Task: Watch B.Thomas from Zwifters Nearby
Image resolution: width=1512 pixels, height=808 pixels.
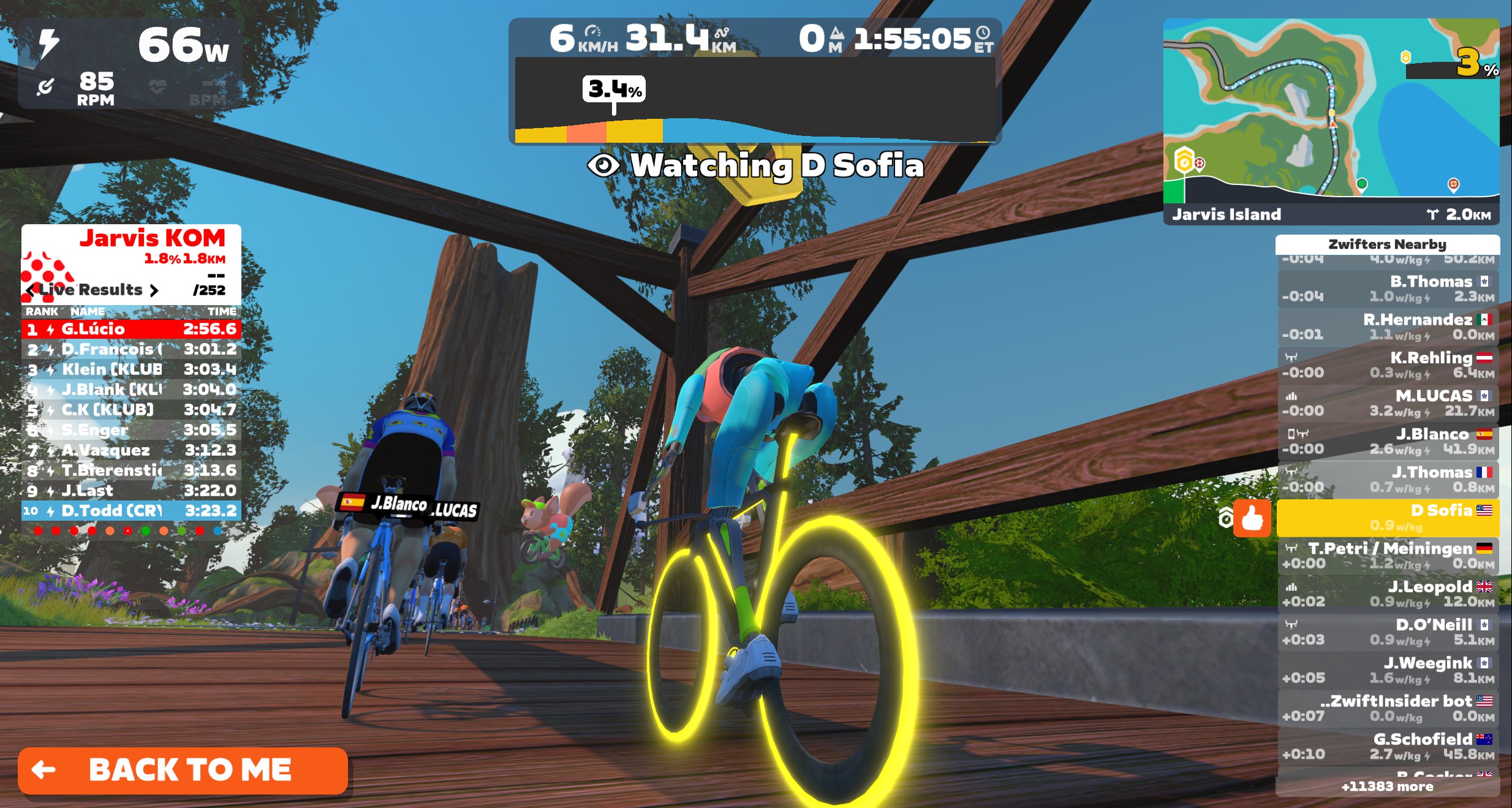Action: click(1388, 289)
